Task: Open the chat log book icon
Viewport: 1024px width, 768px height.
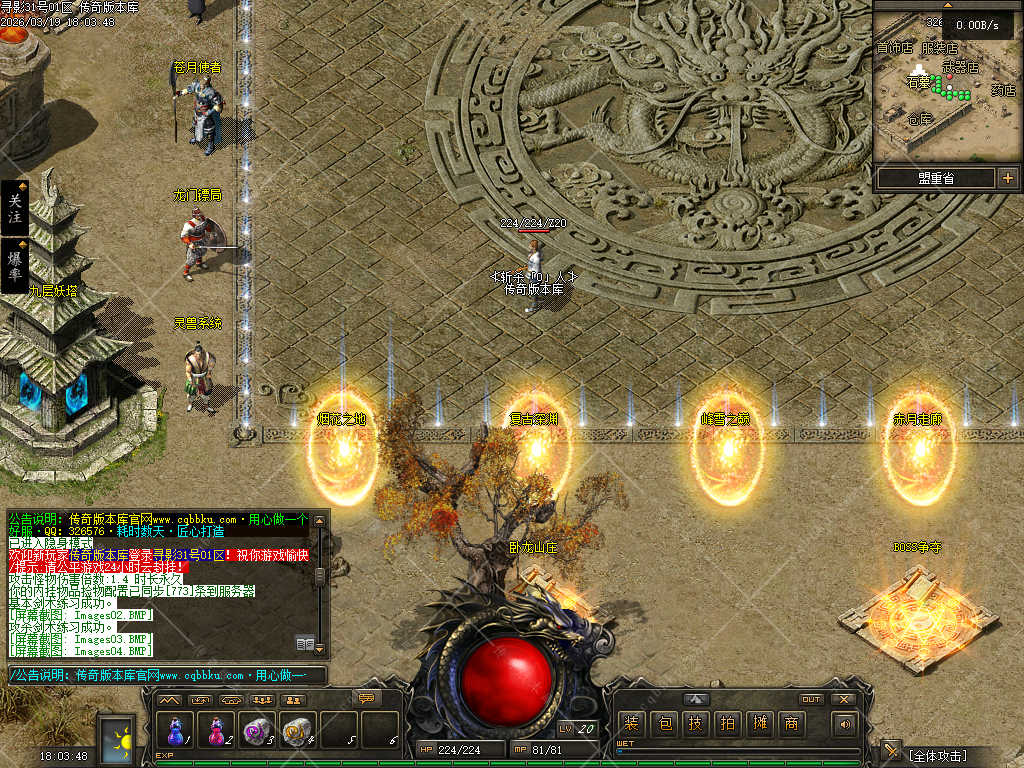Action: coord(305,644)
